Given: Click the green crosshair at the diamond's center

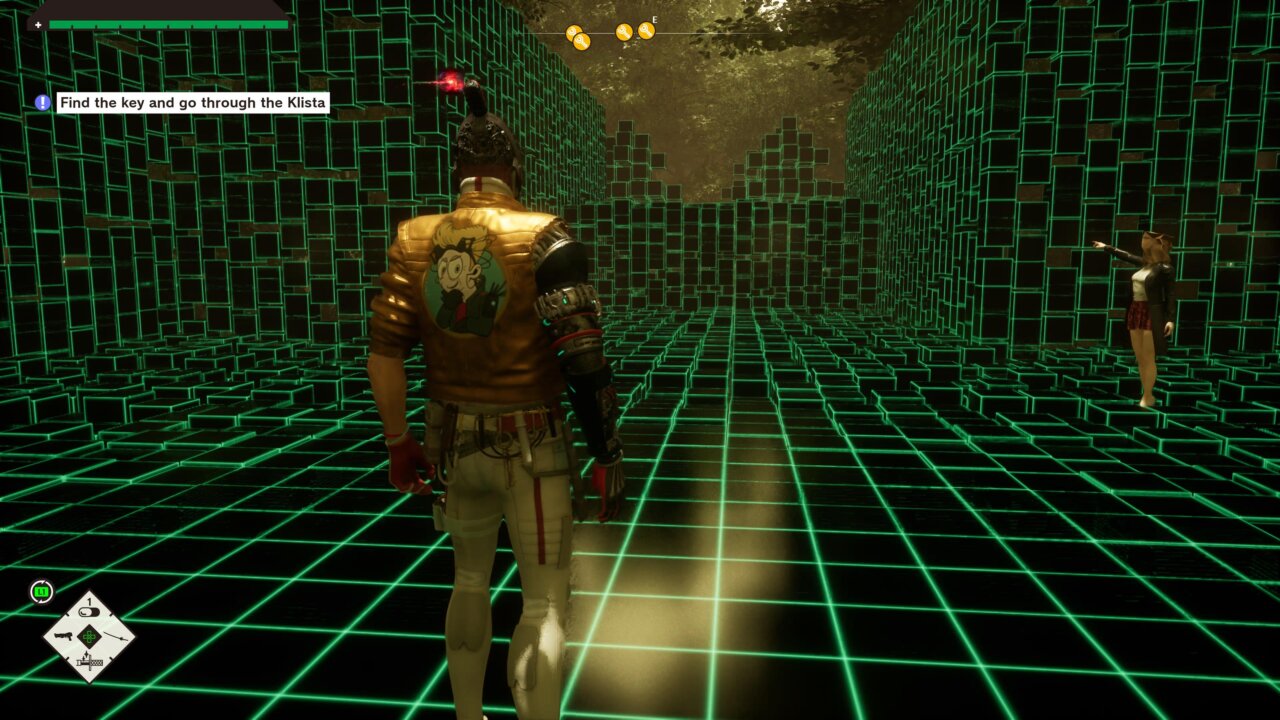Looking at the screenshot, I should coord(89,636).
